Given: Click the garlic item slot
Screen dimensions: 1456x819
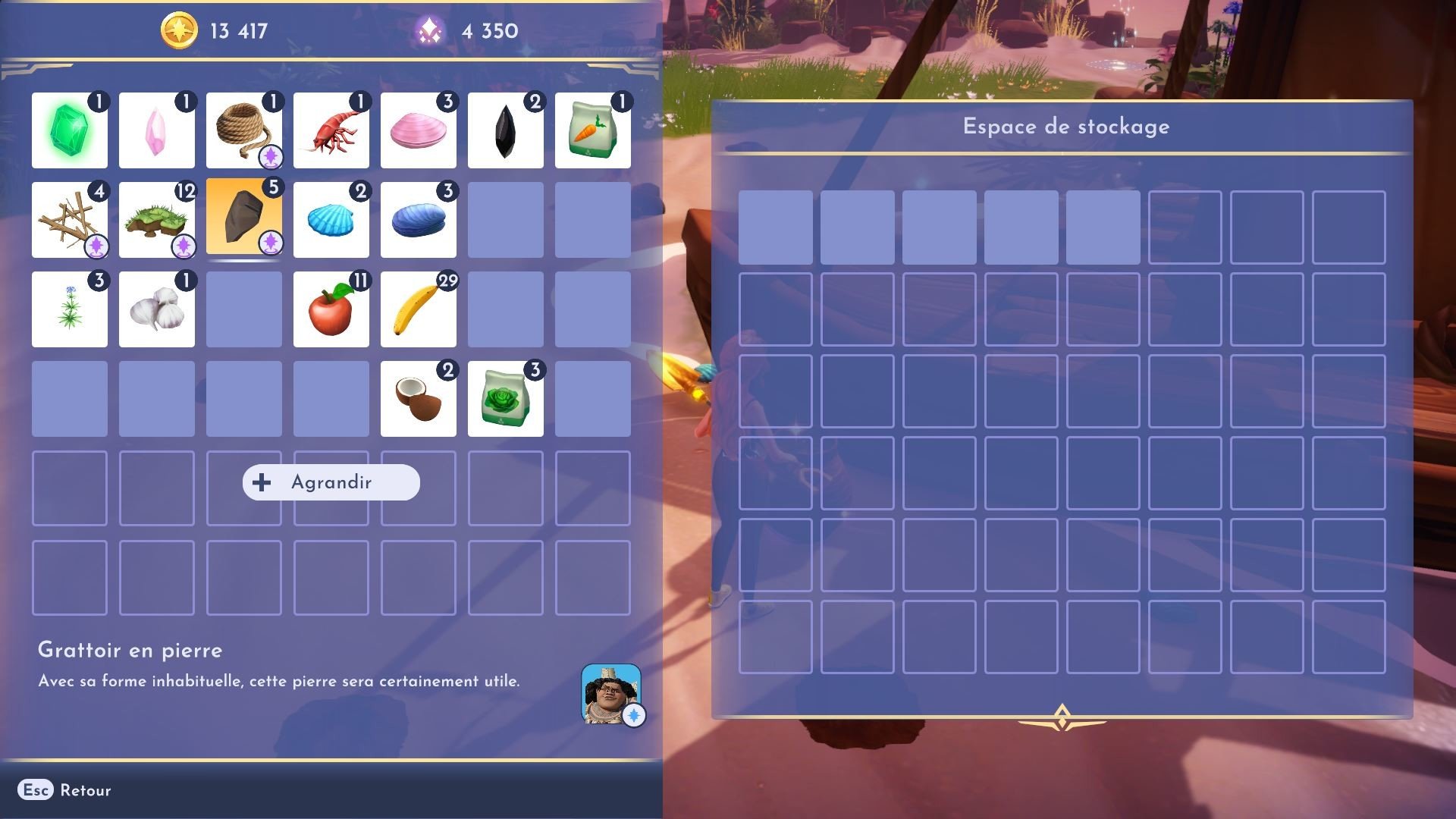Looking at the screenshot, I should point(156,309).
